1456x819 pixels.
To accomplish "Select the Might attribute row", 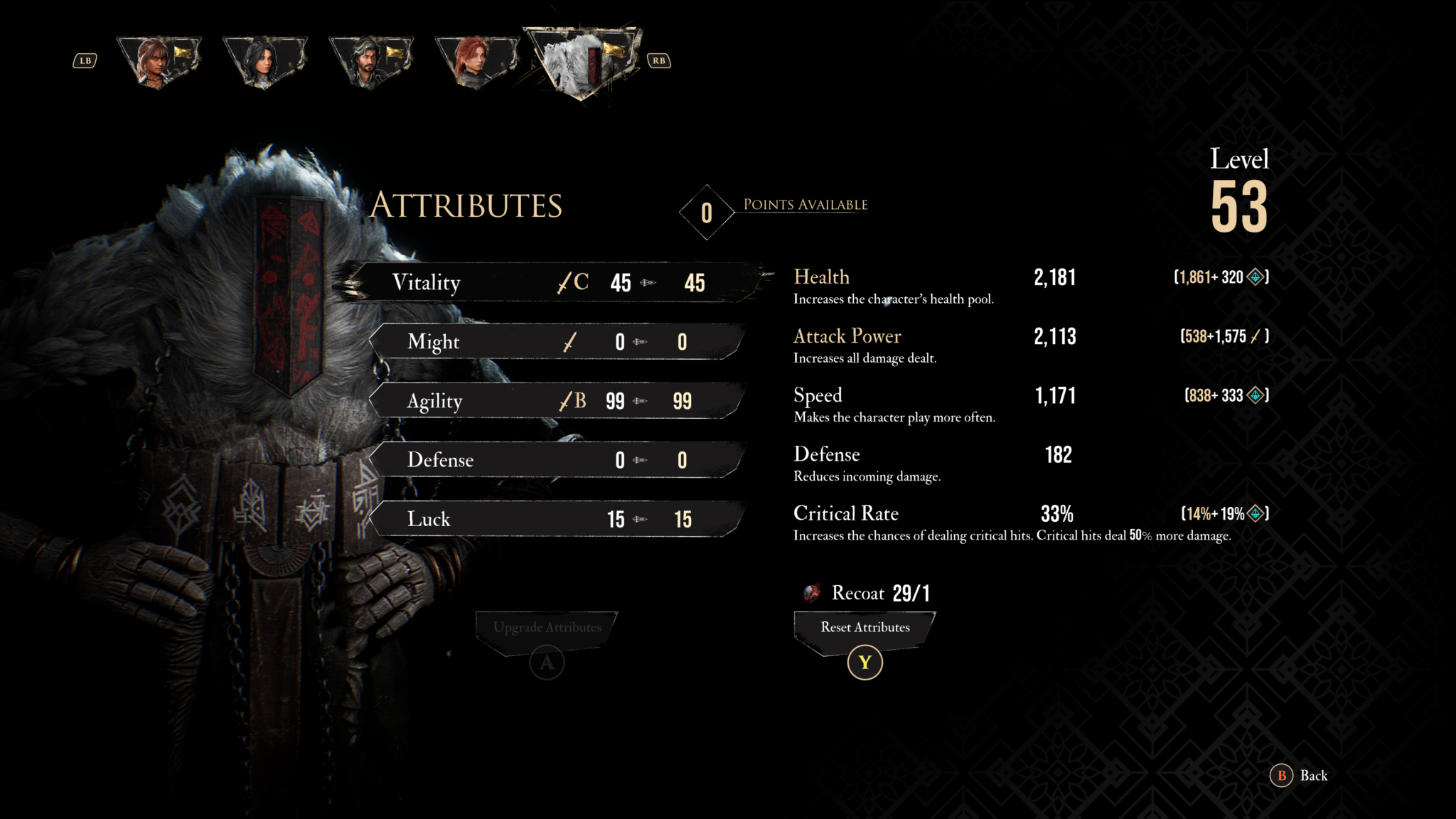I will pyautogui.click(x=555, y=342).
